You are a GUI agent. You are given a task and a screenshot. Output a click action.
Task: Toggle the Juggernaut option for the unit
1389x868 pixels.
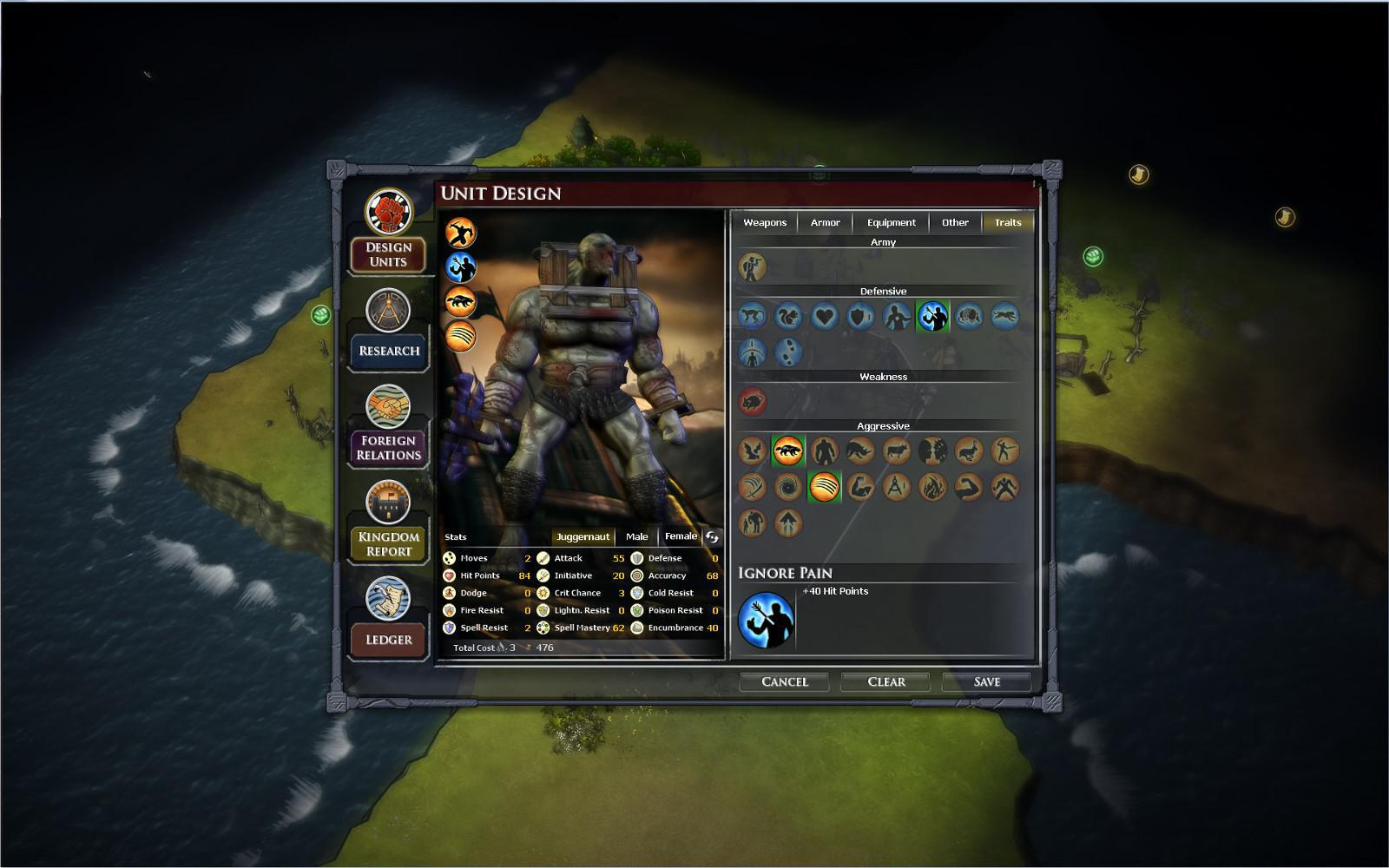[x=583, y=536]
